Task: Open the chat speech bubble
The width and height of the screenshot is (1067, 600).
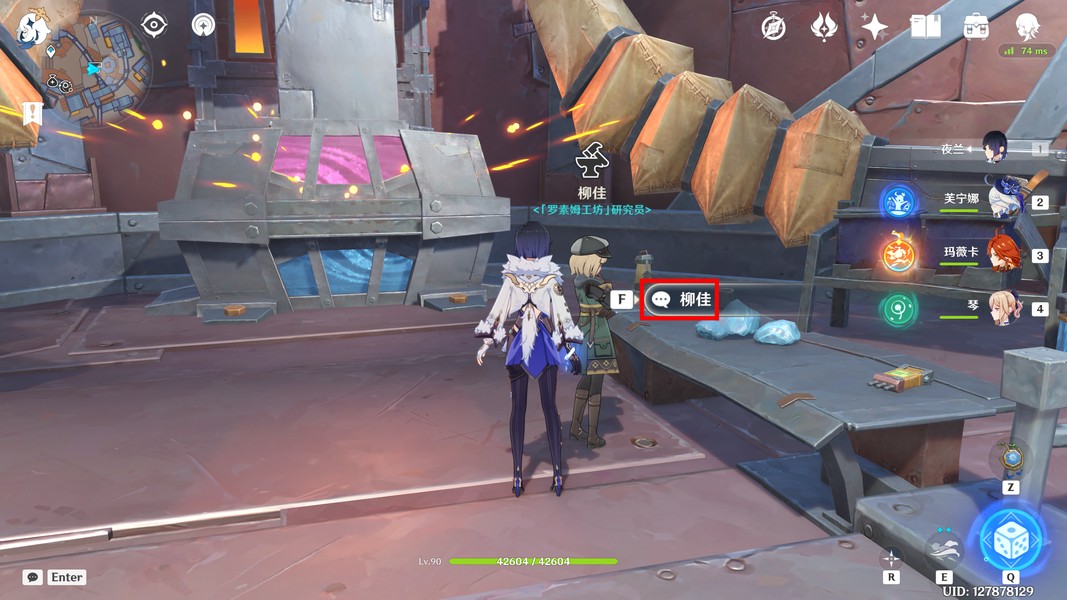Action: pyautogui.click(x=33, y=577)
